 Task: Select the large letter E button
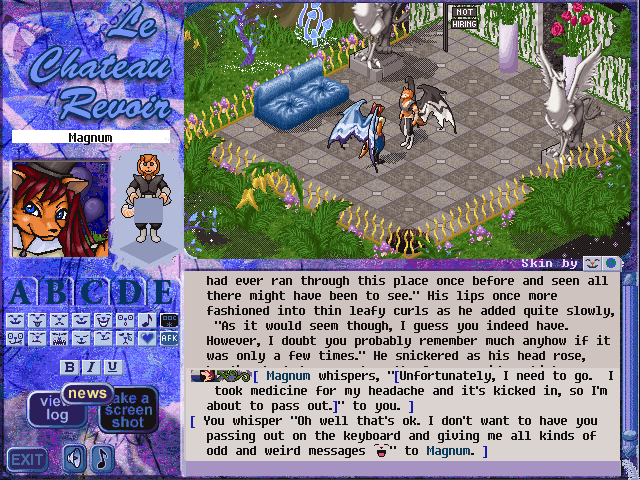point(161,292)
